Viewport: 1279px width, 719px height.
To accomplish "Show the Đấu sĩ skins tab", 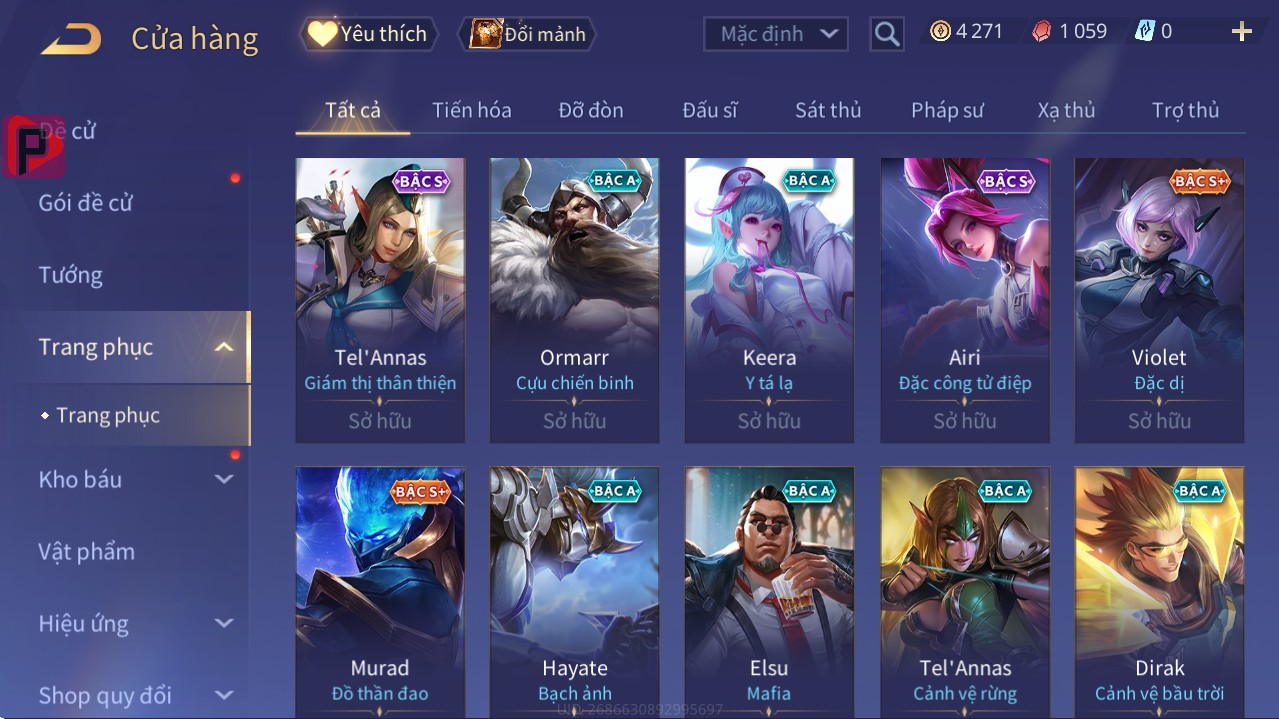I will 709,110.
